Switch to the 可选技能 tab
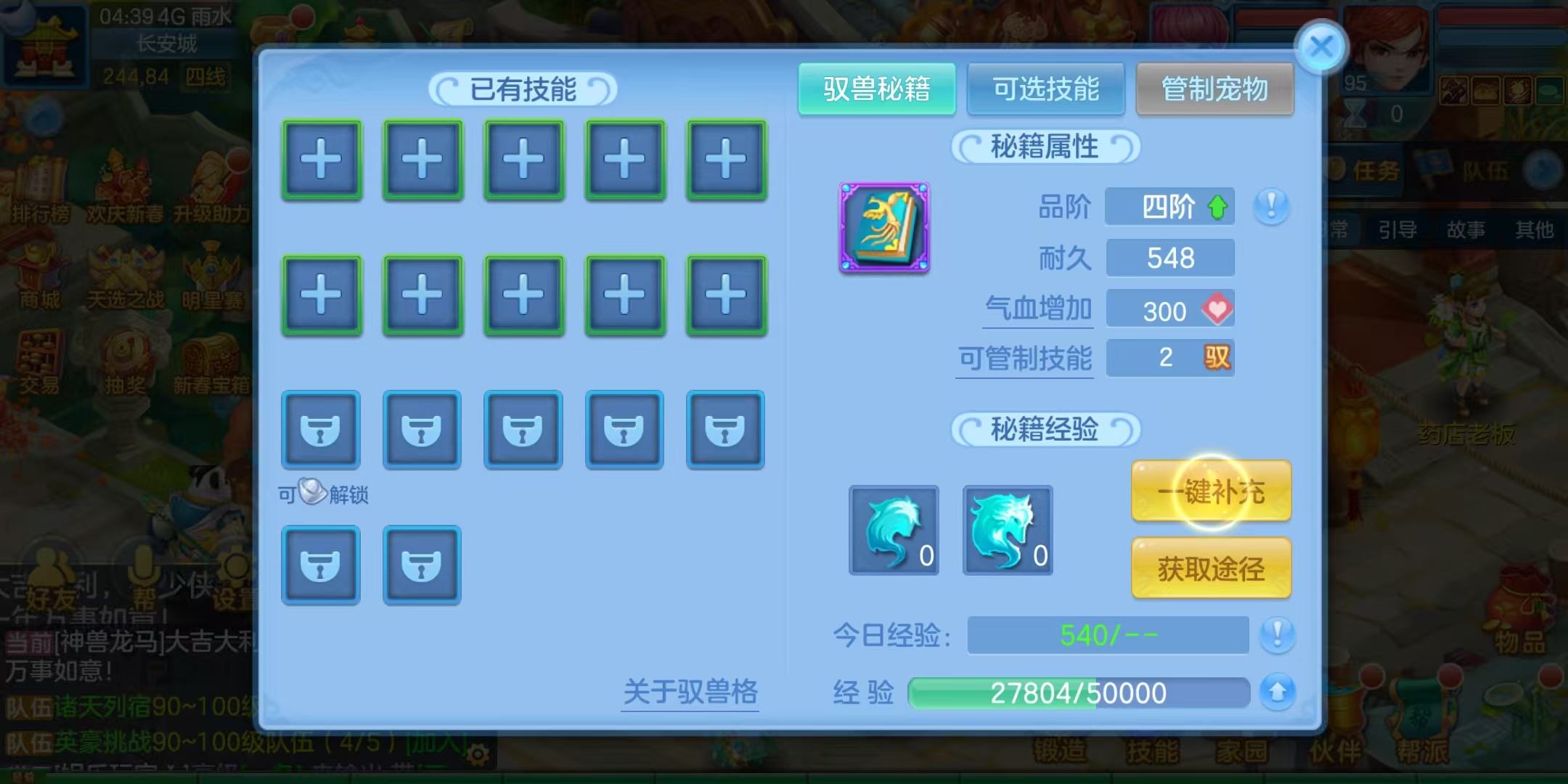Image resolution: width=1568 pixels, height=784 pixels. pyautogui.click(x=1047, y=89)
